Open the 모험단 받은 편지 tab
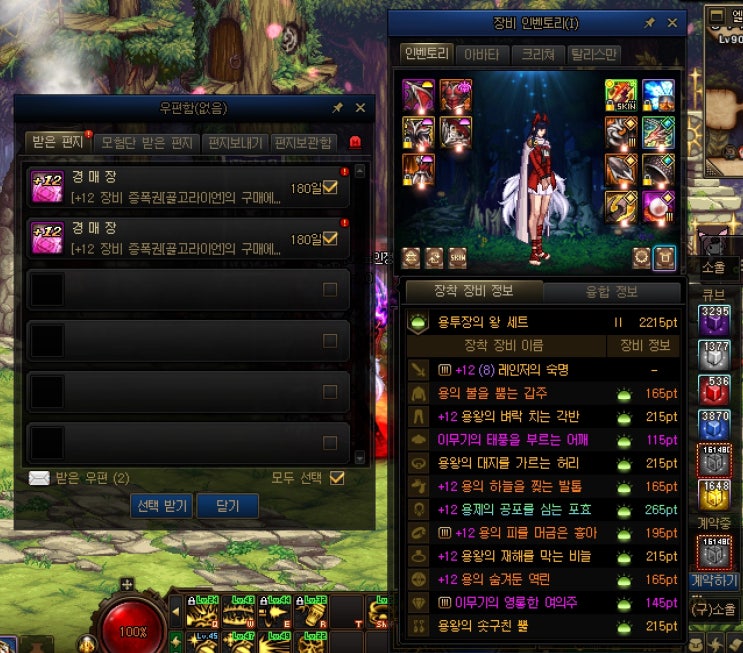 click(x=147, y=143)
